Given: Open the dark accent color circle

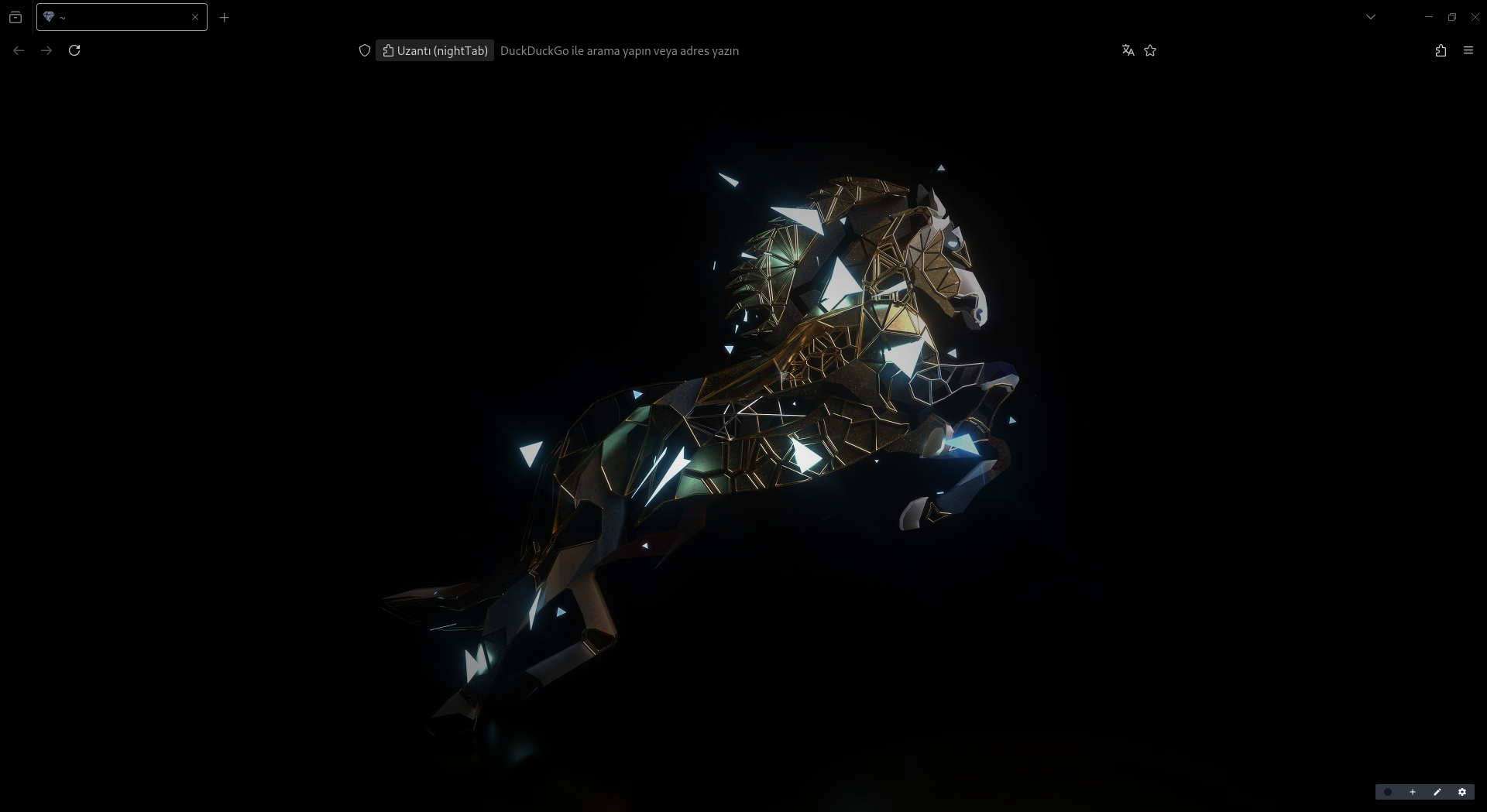Looking at the screenshot, I should (1388, 792).
